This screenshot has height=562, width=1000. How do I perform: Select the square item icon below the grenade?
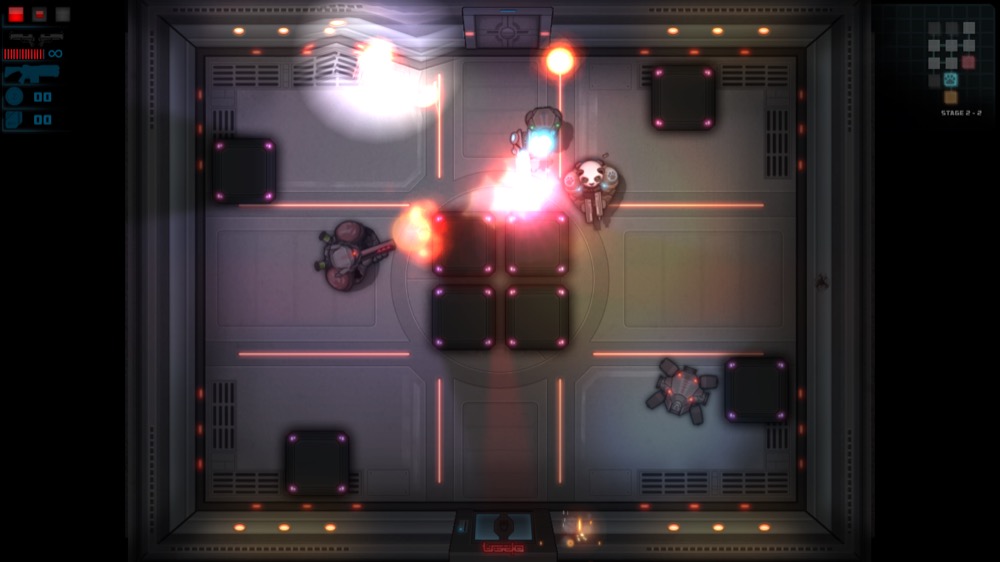(x=14, y=120)
